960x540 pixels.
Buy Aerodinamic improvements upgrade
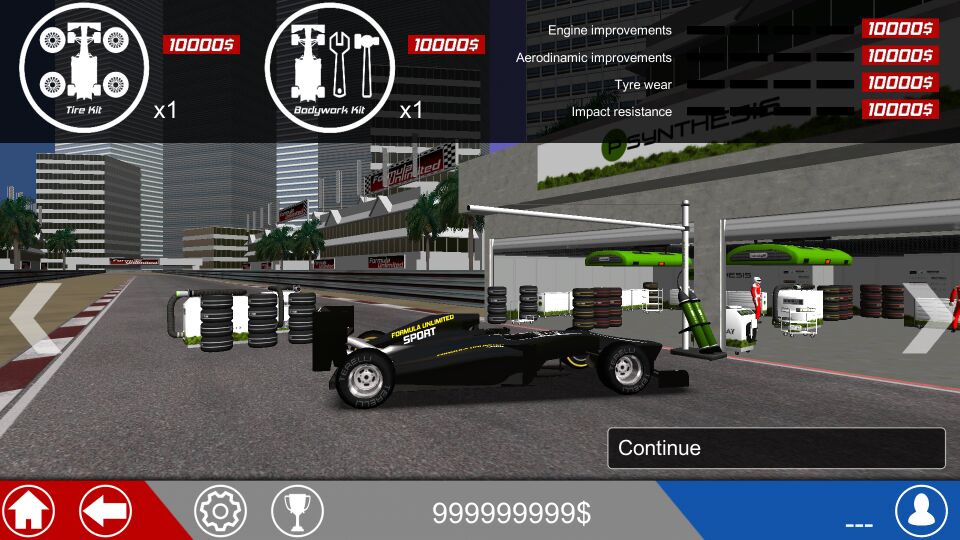(x=898, y=57)
